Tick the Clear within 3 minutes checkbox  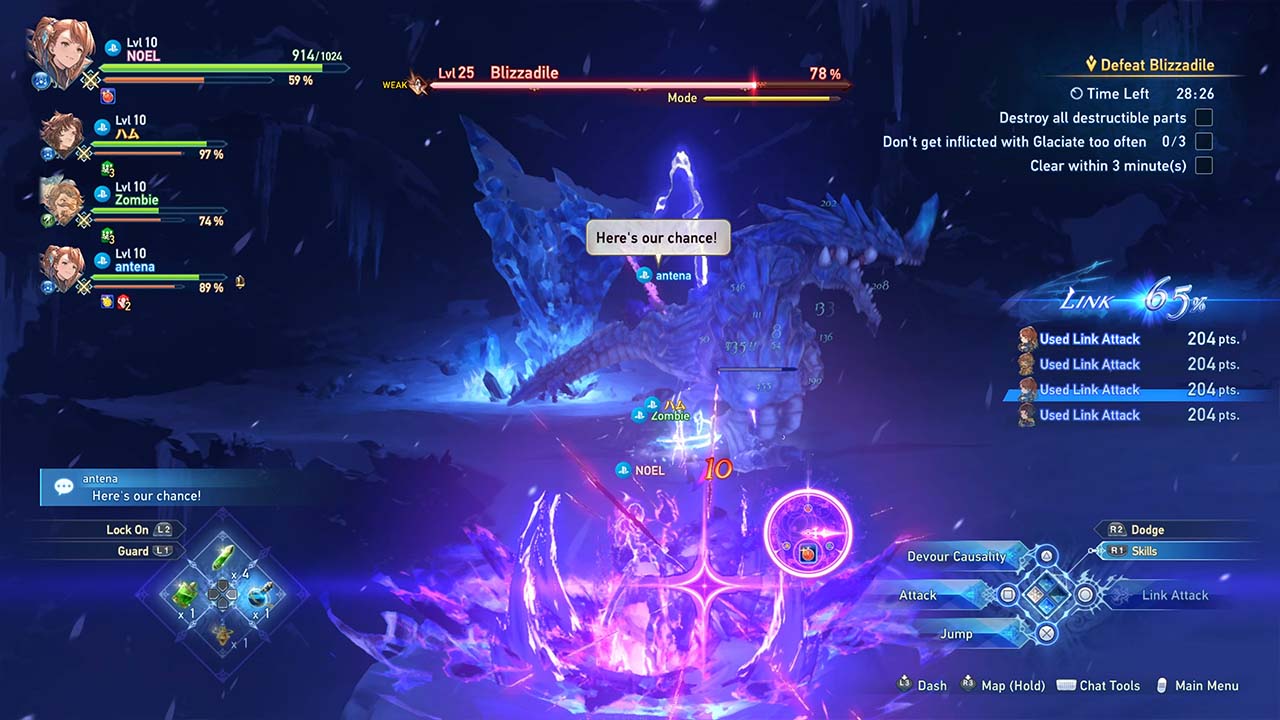click(x=1204, y=166)
